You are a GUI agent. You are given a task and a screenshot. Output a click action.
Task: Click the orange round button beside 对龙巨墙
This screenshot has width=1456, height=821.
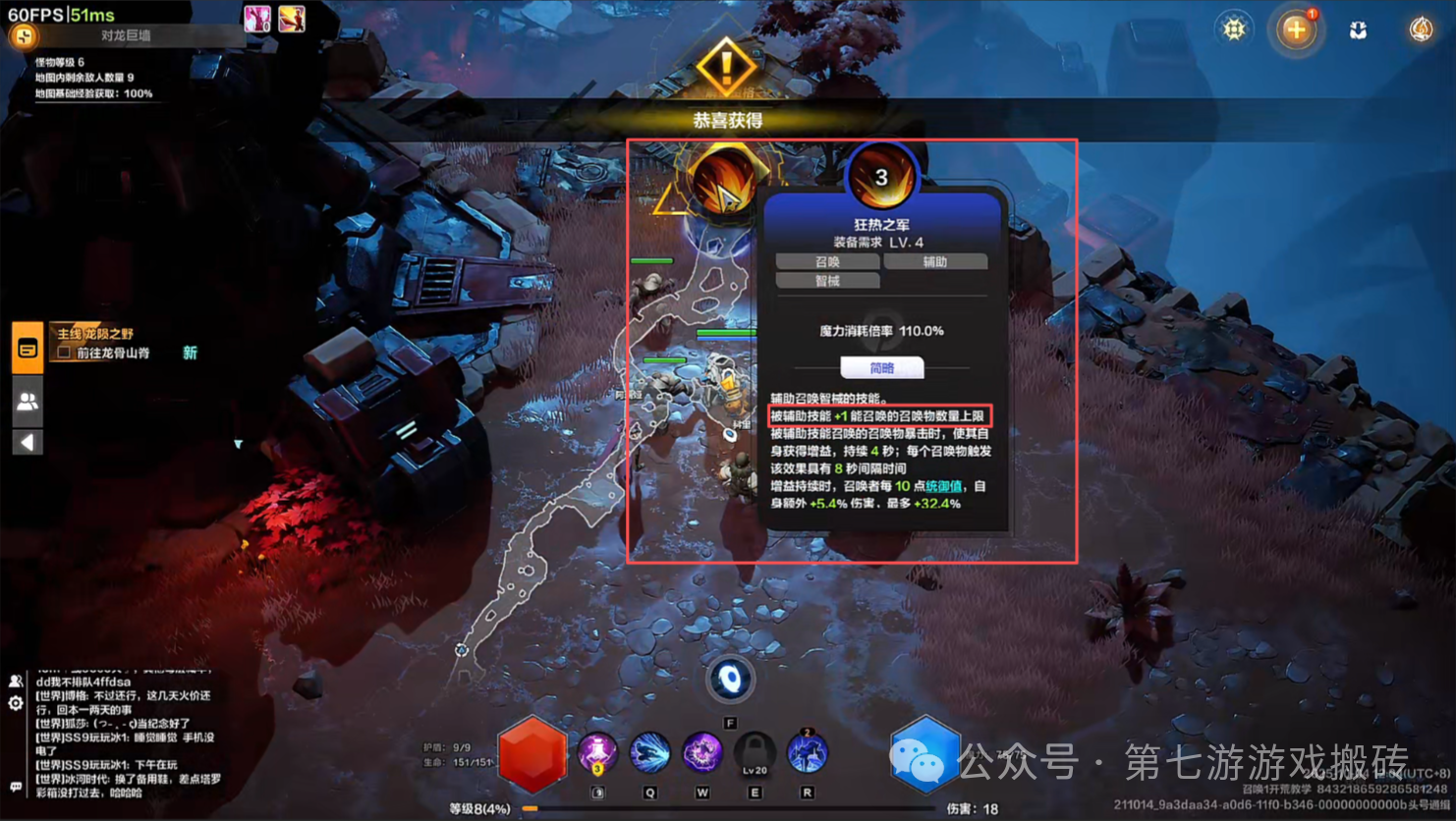tap(23, 37)
